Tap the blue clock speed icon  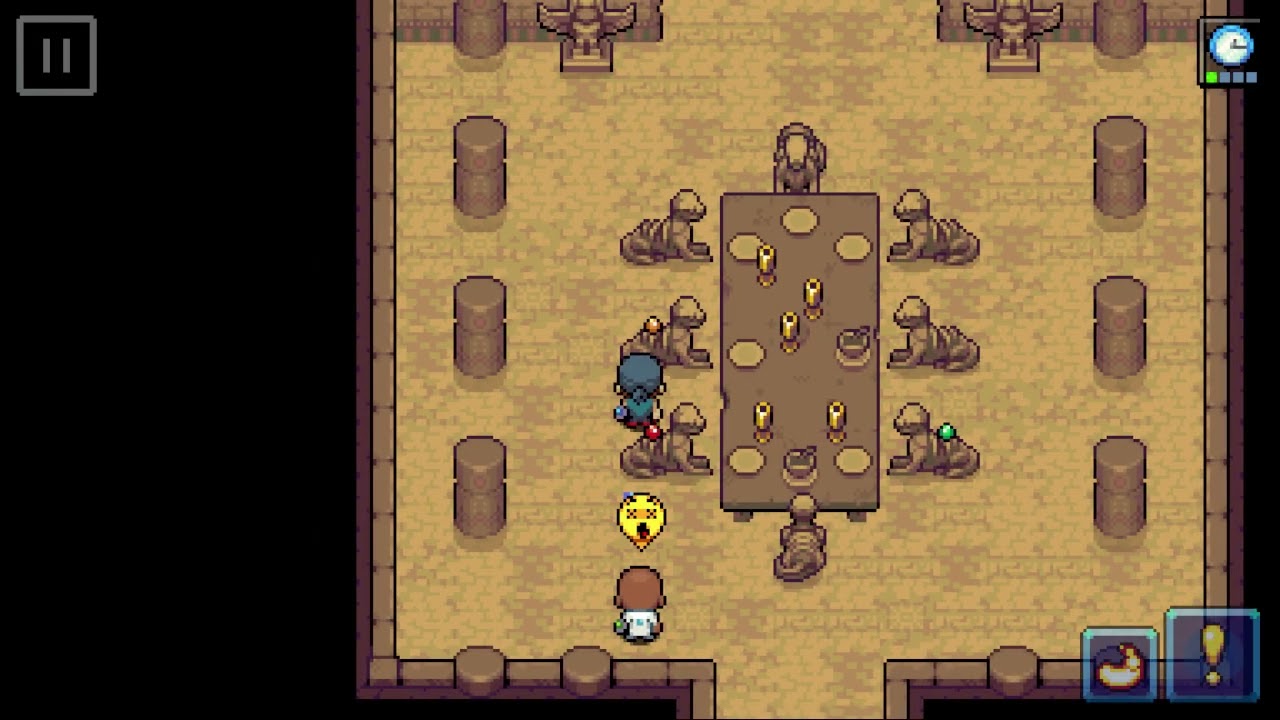(1230, 47)
